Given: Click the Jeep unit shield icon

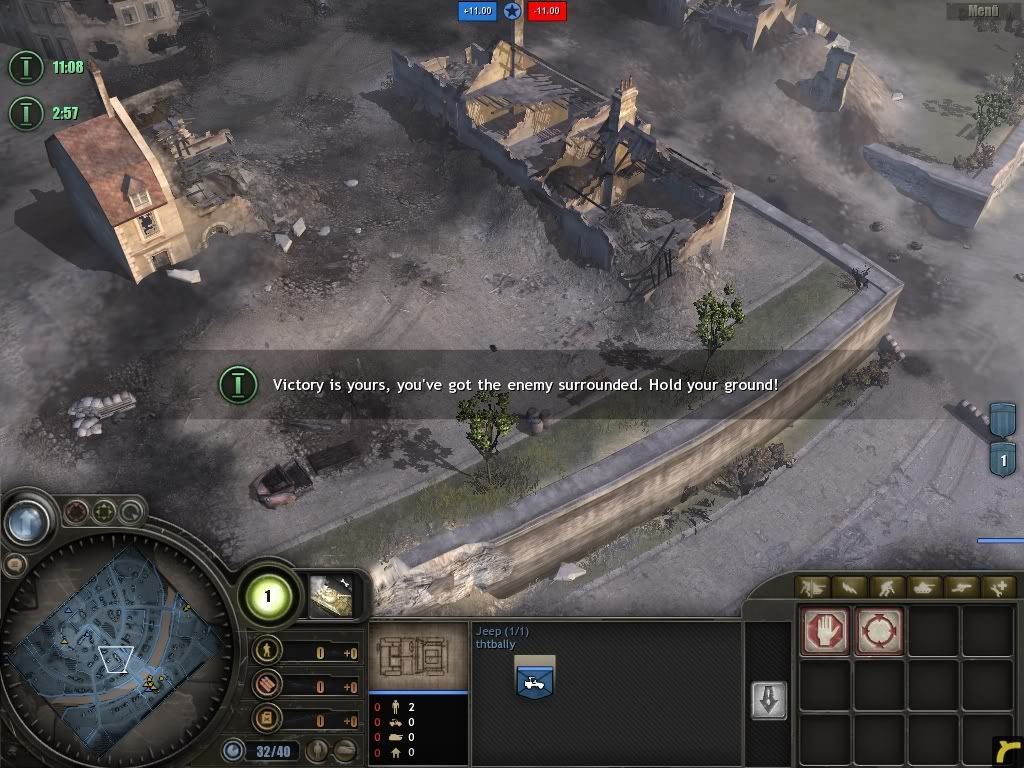Looking at the screenshot, I should pyautogui.click(x=534, y=678).
